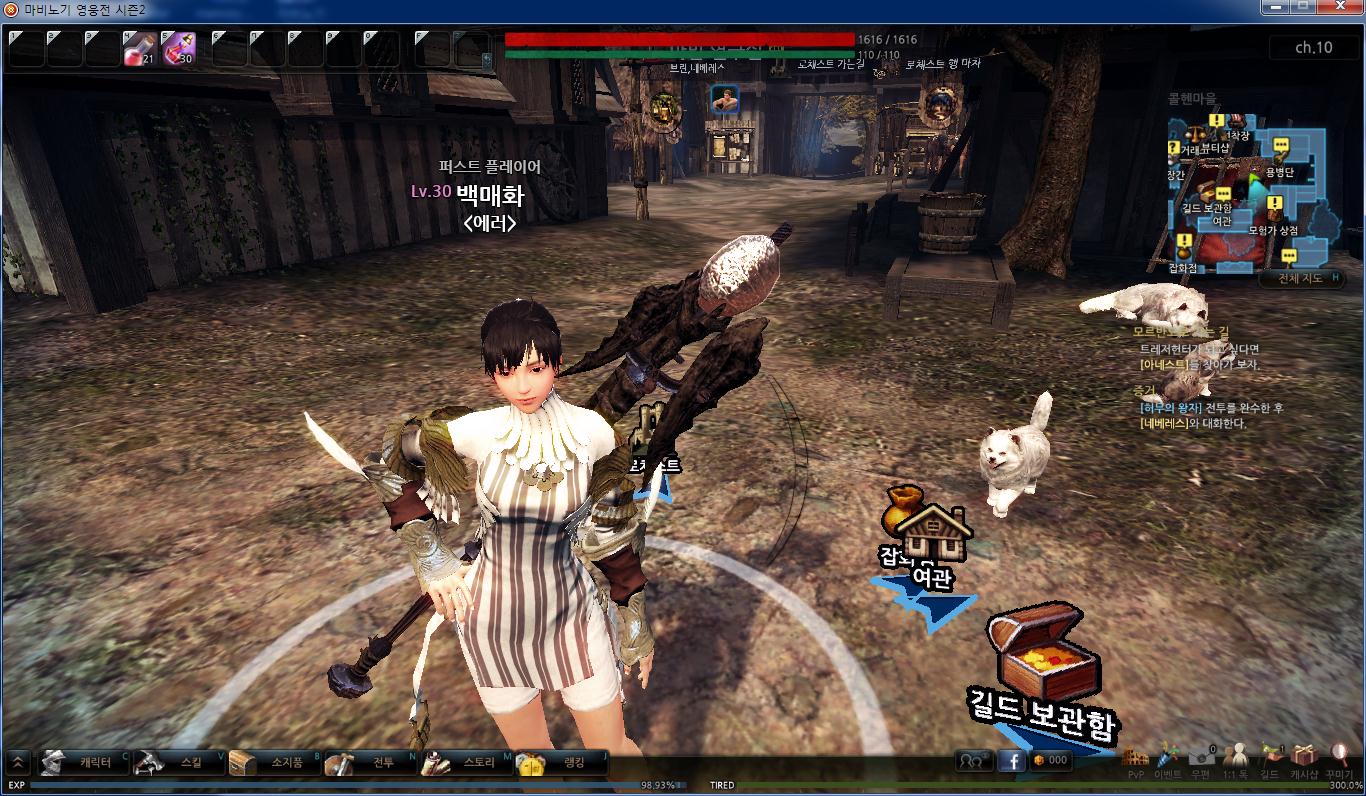The image size is (1366, 796).
Task: Open the 소지품 inventory menu
Action: click(276, 763)
